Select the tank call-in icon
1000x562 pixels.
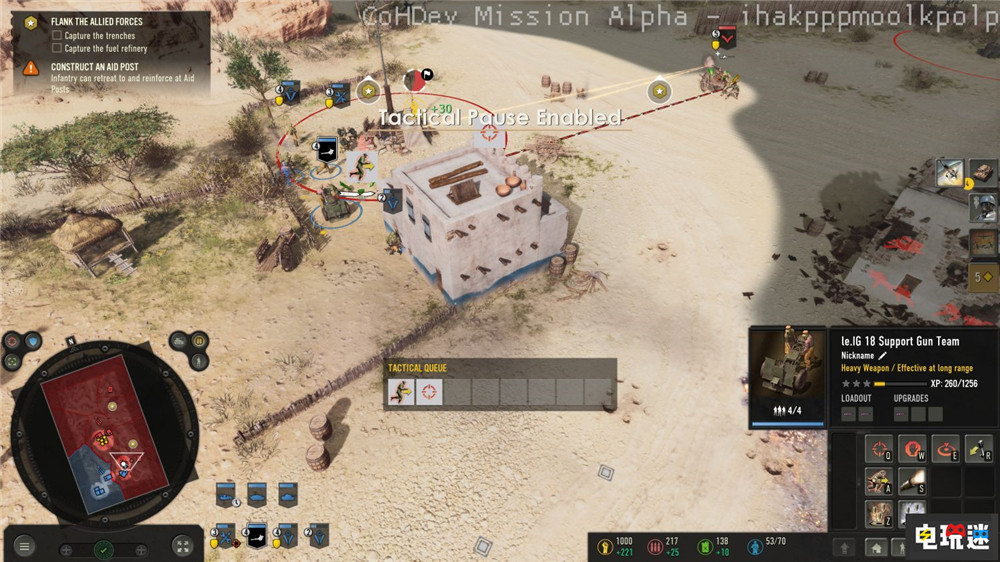point(983,172)
